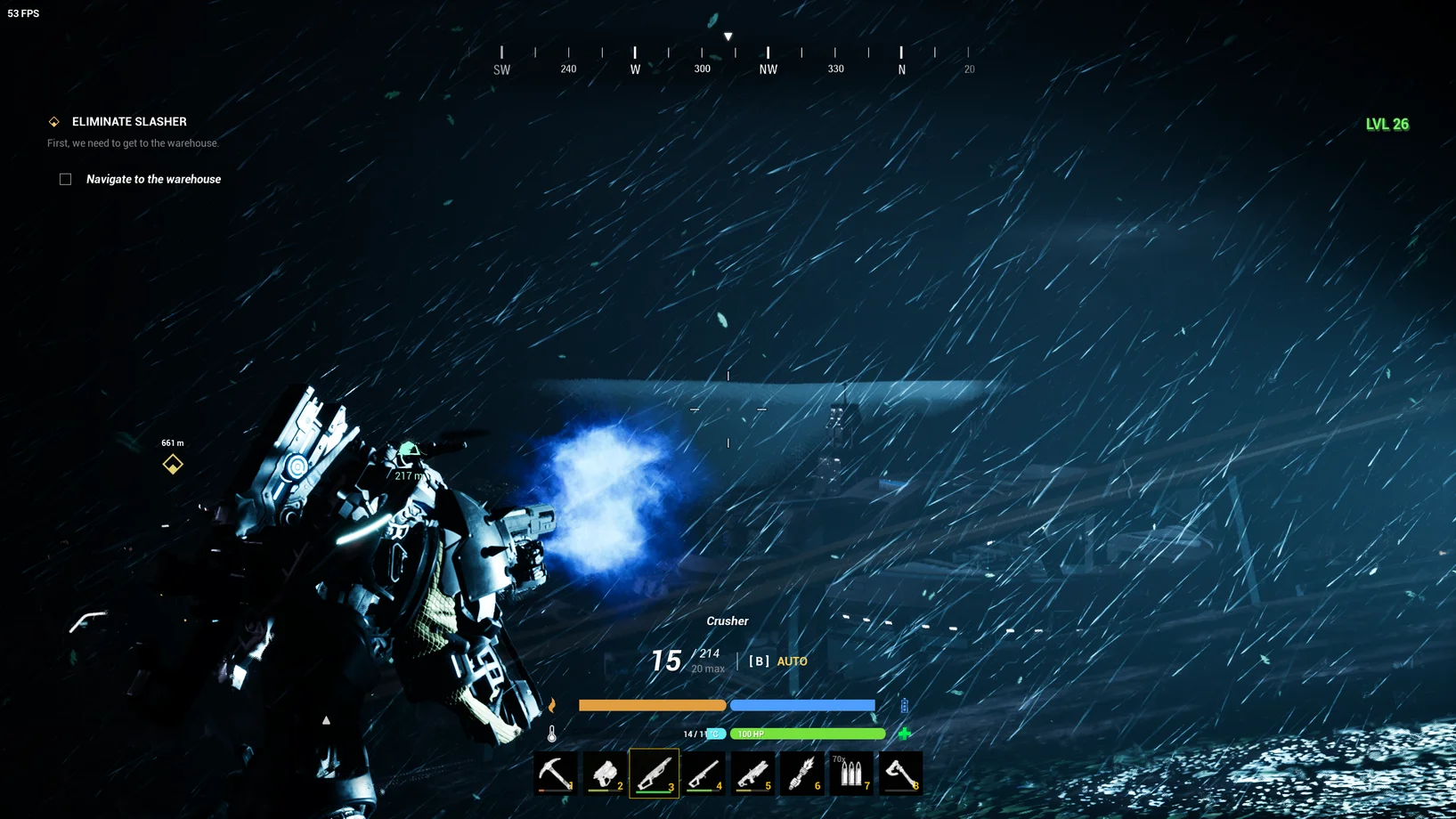Open the Eliminate Slasher quest tracker

click(x=129, y=121)
